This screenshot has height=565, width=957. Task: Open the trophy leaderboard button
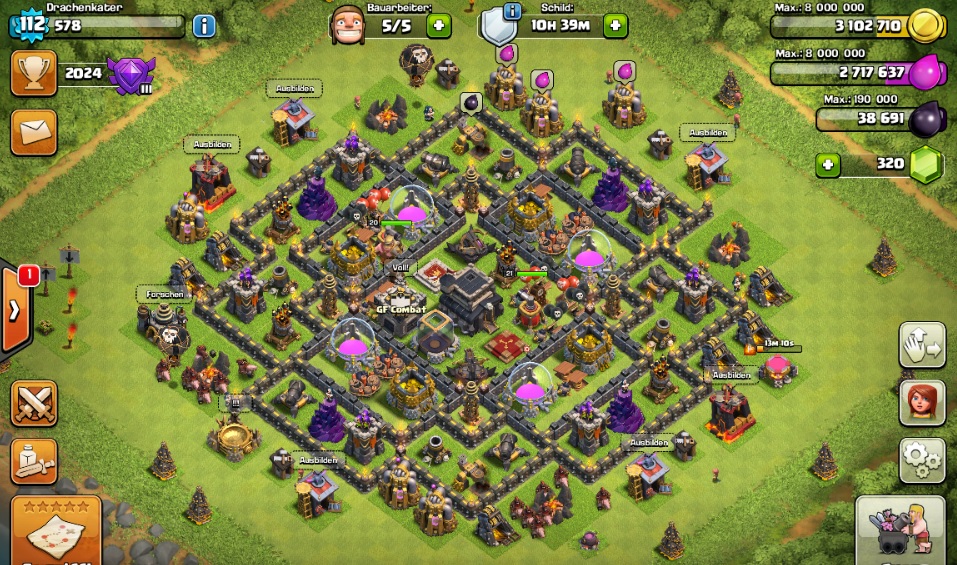33,73
